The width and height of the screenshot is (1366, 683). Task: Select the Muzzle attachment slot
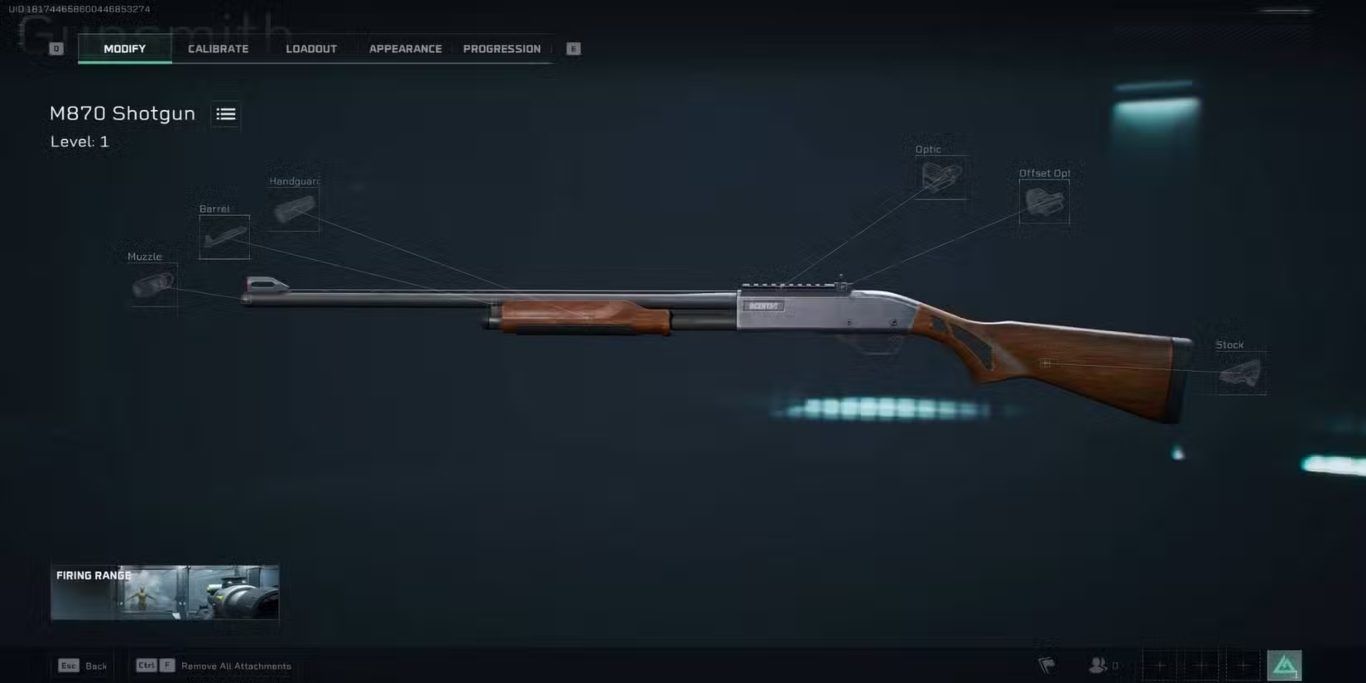click(x=153, y=286)
